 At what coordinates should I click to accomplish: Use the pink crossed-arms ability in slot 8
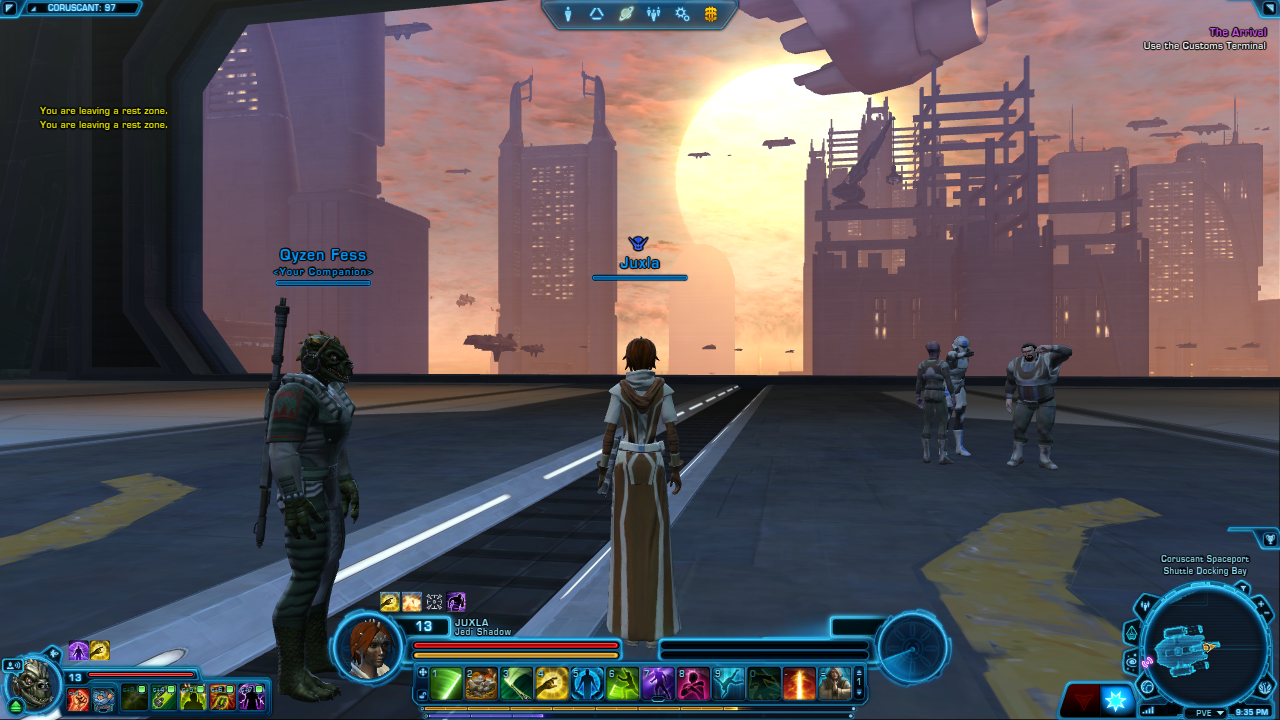[x=693, y=683]
